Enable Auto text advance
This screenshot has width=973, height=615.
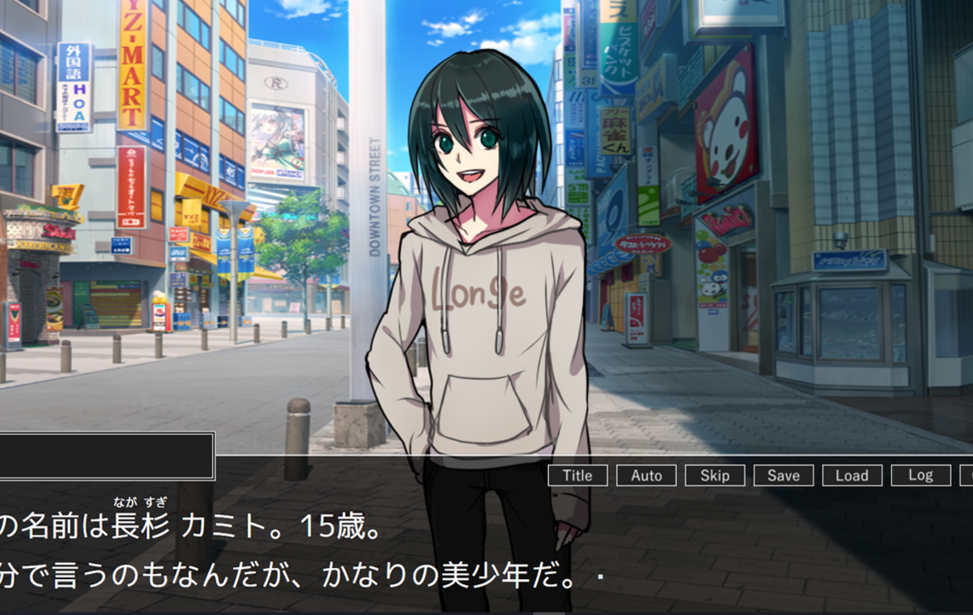pyautogui.click(x=646, y=476)
